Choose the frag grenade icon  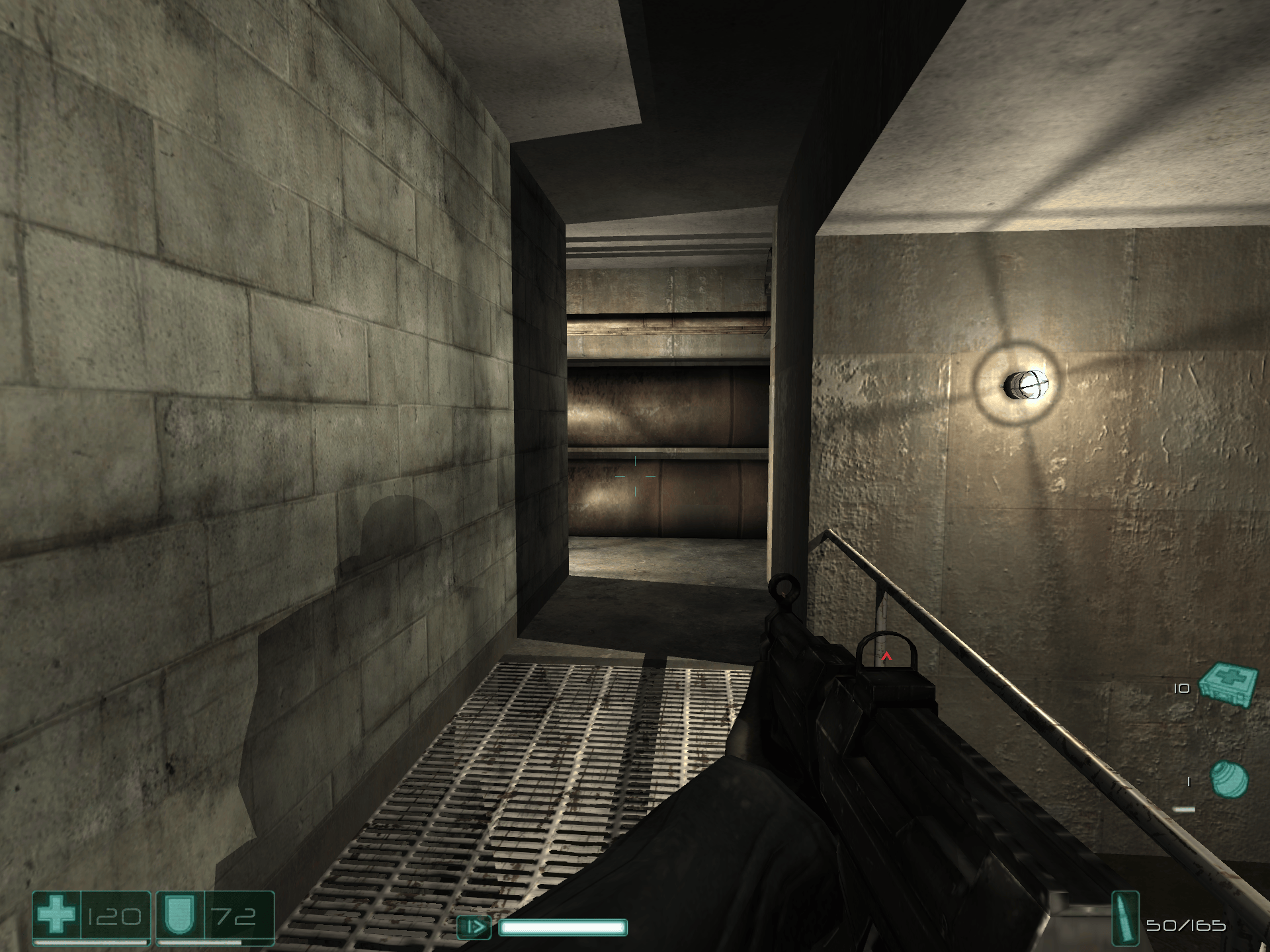(1230, 779)
